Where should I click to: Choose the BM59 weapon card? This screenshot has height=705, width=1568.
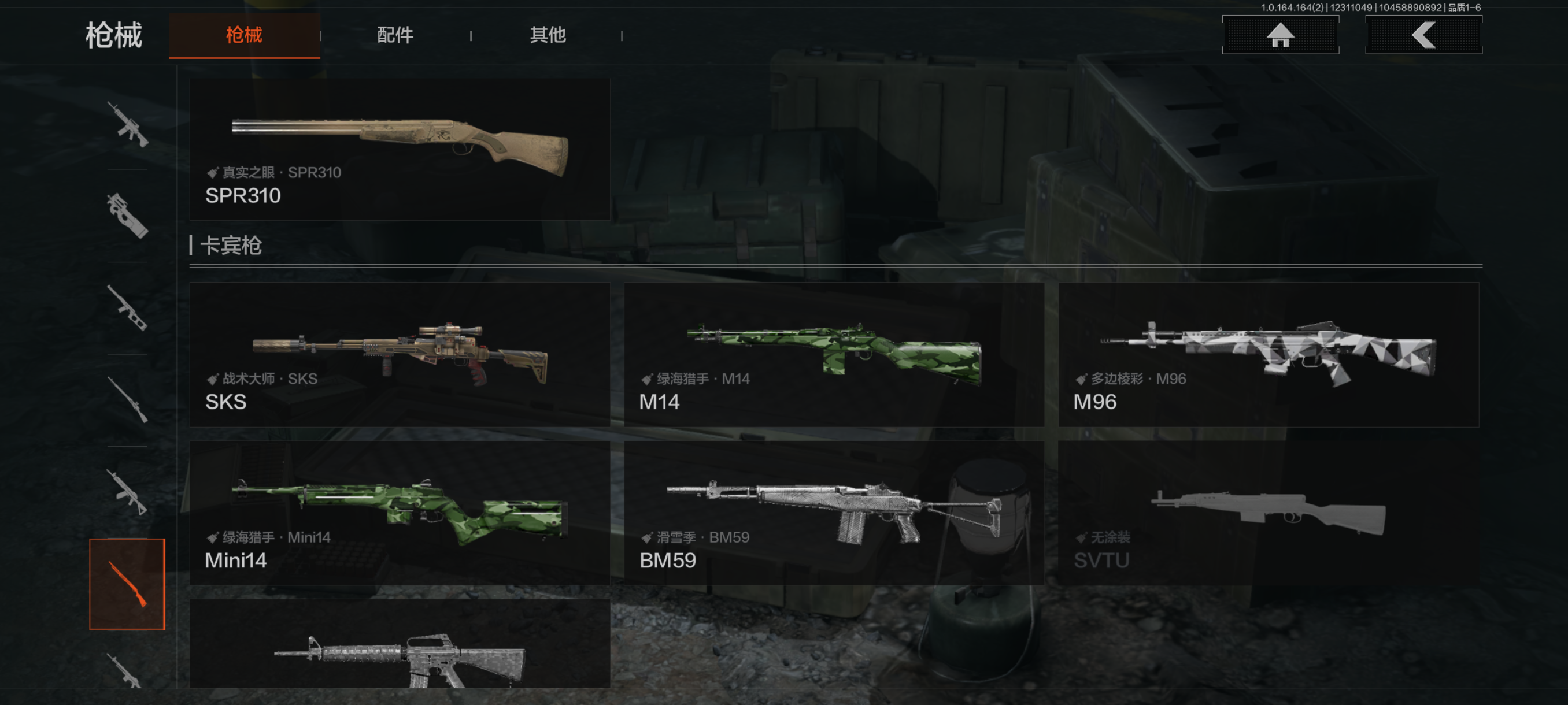(833, 513)
